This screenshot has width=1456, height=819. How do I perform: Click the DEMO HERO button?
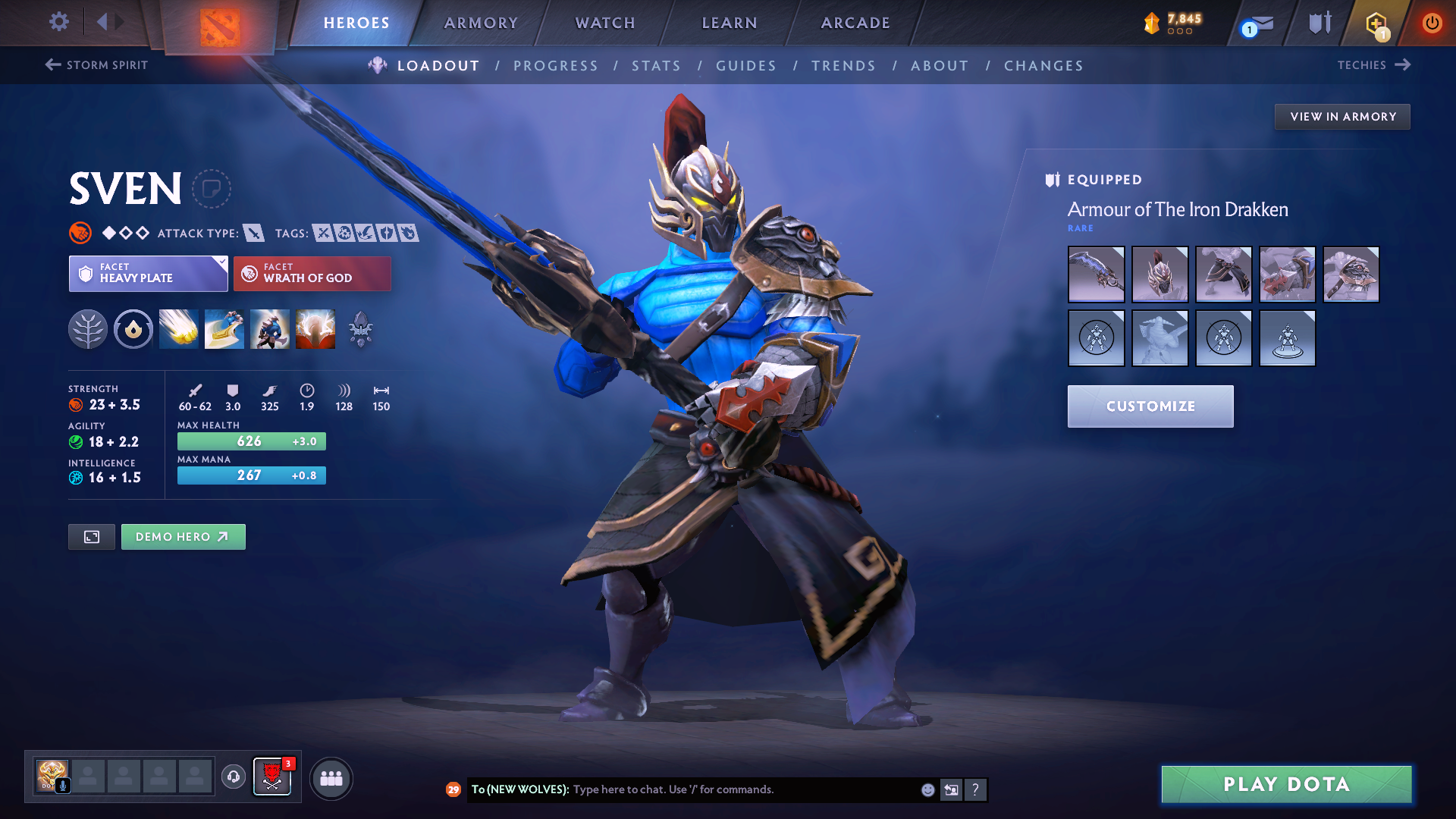point(183,536)
